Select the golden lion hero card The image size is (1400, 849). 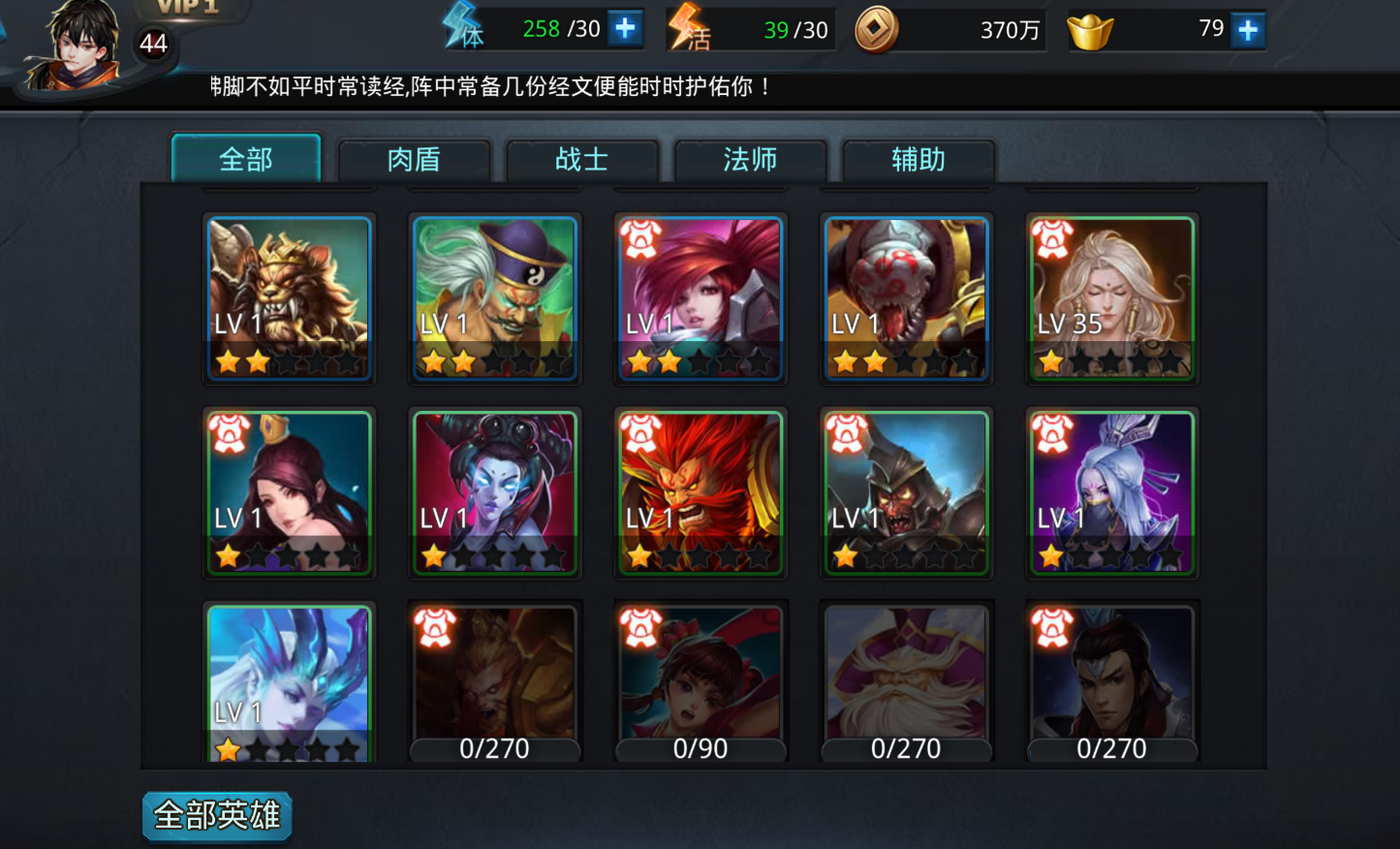coord(289,298)
